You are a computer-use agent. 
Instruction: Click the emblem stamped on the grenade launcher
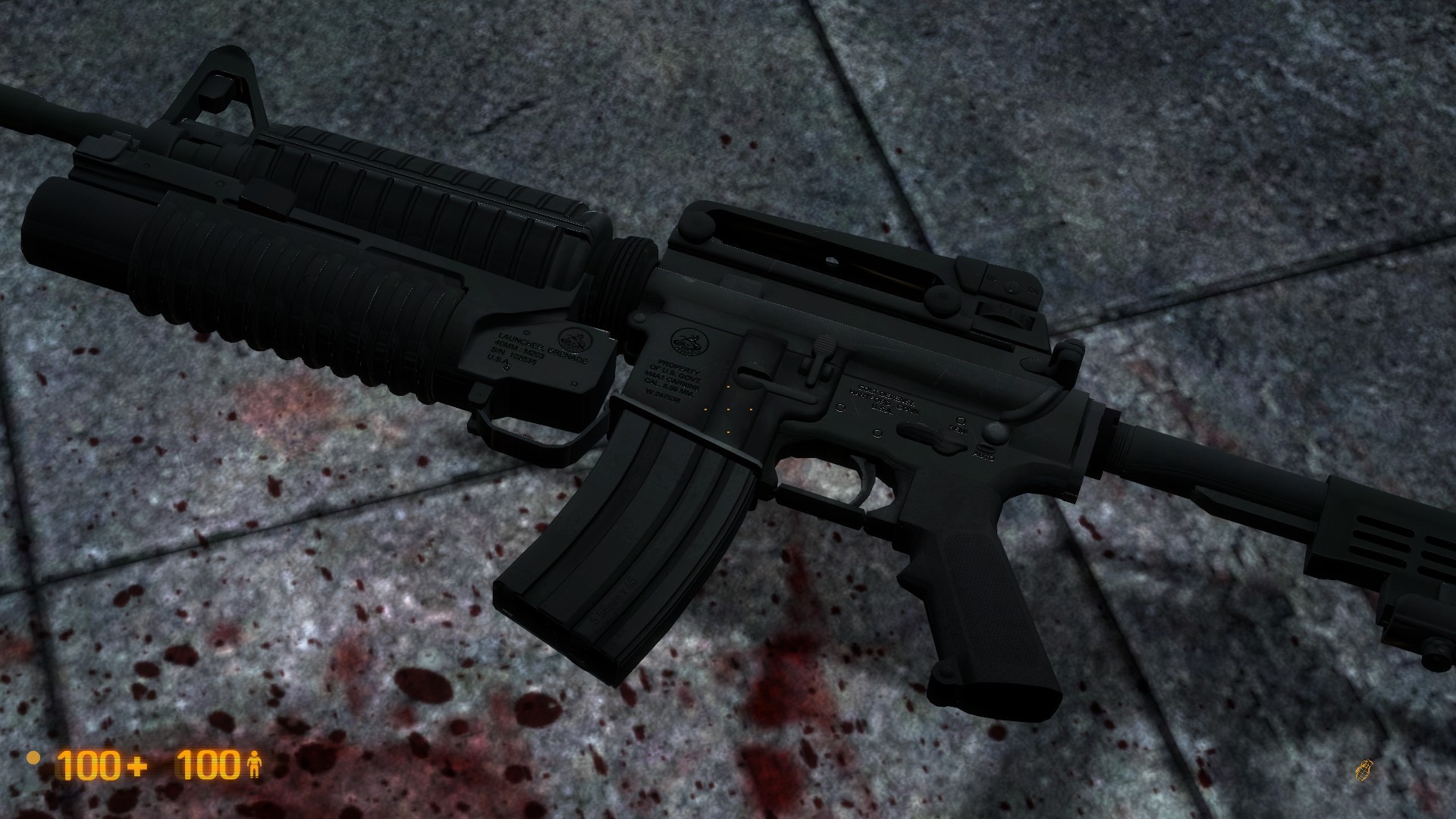point(573,341)
